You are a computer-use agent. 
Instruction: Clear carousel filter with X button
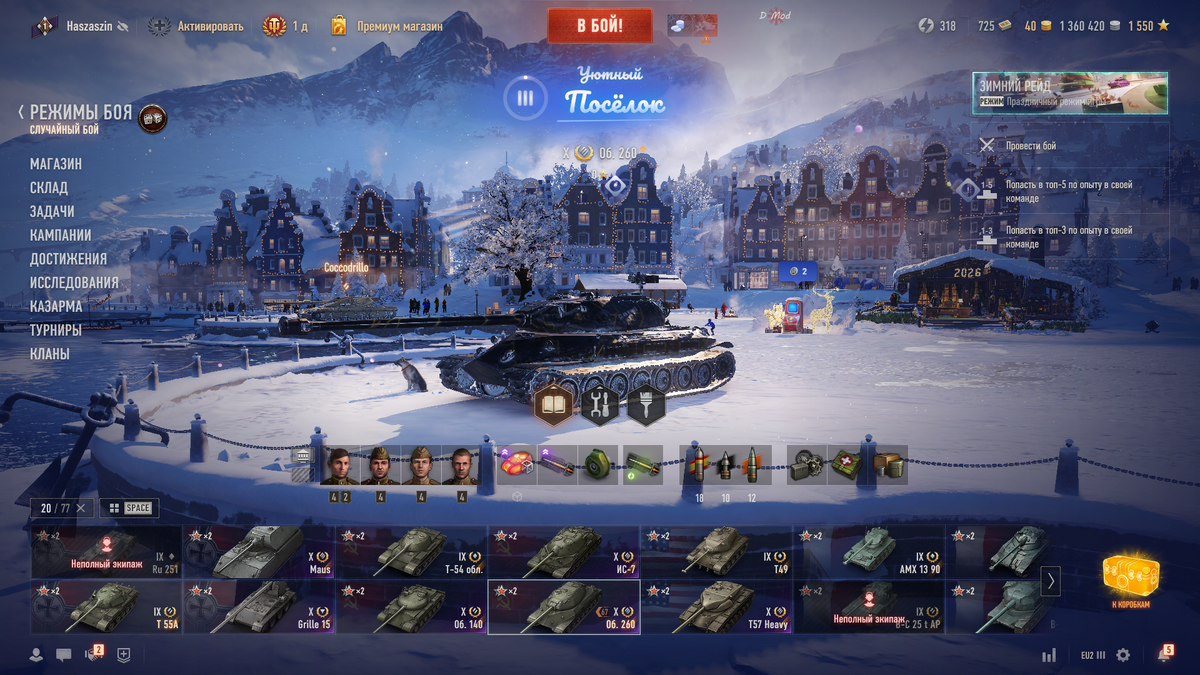[x=81, y=508]
